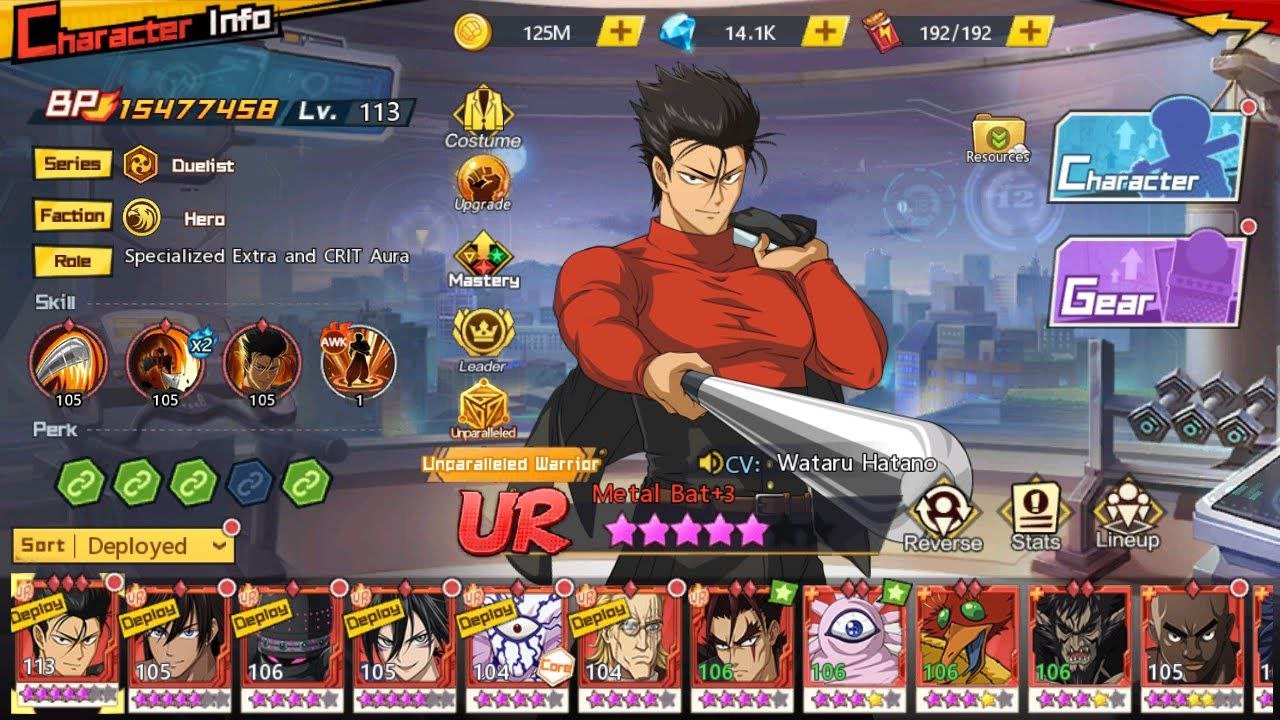Select the AWK awakening skill icon
1280x720 pixels.
tap(358, 360)
